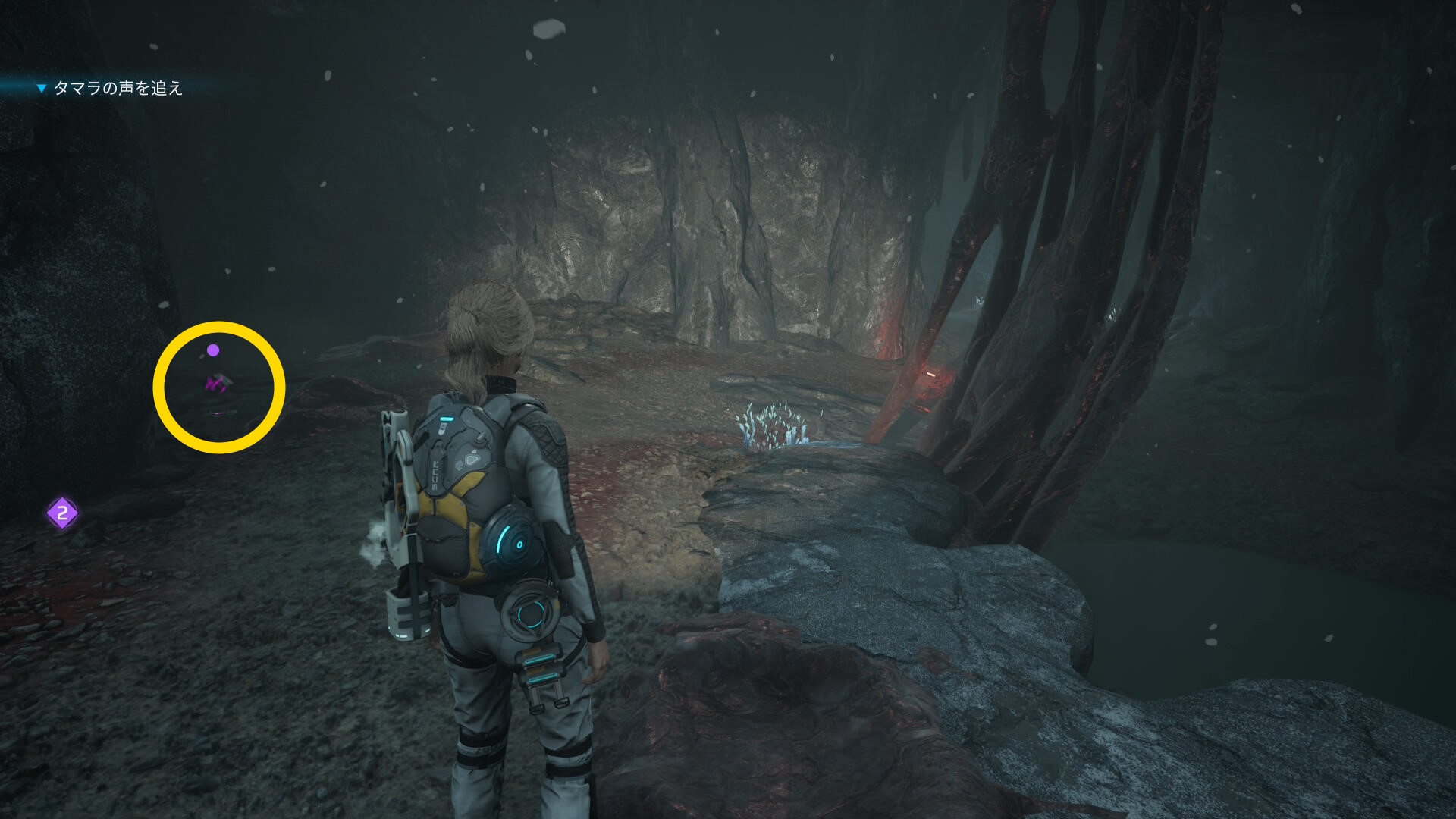Viewport: 1456px width, 819px height.
Task: Select the purple dot waypoint marker
Action: (213, 350)
